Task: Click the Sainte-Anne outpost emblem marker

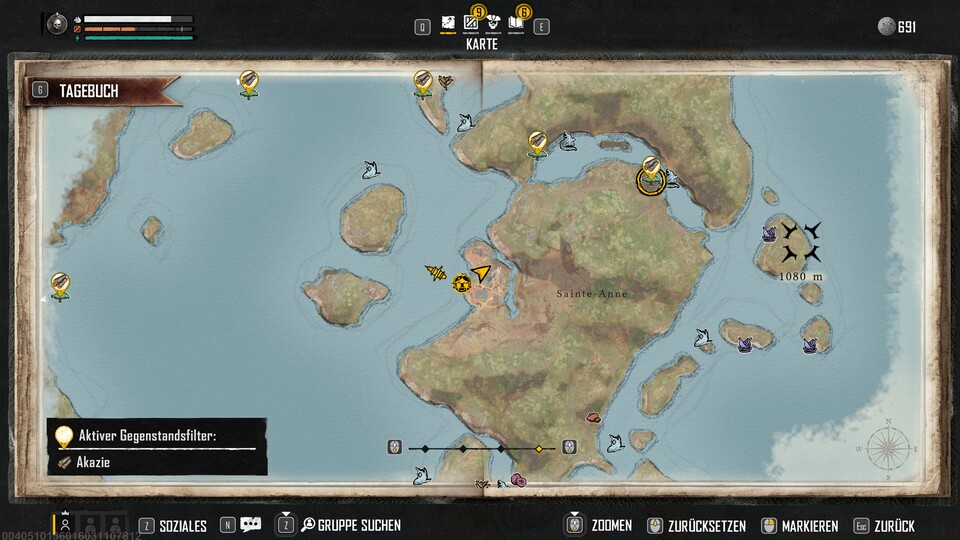Action: [x=461, y=284]
